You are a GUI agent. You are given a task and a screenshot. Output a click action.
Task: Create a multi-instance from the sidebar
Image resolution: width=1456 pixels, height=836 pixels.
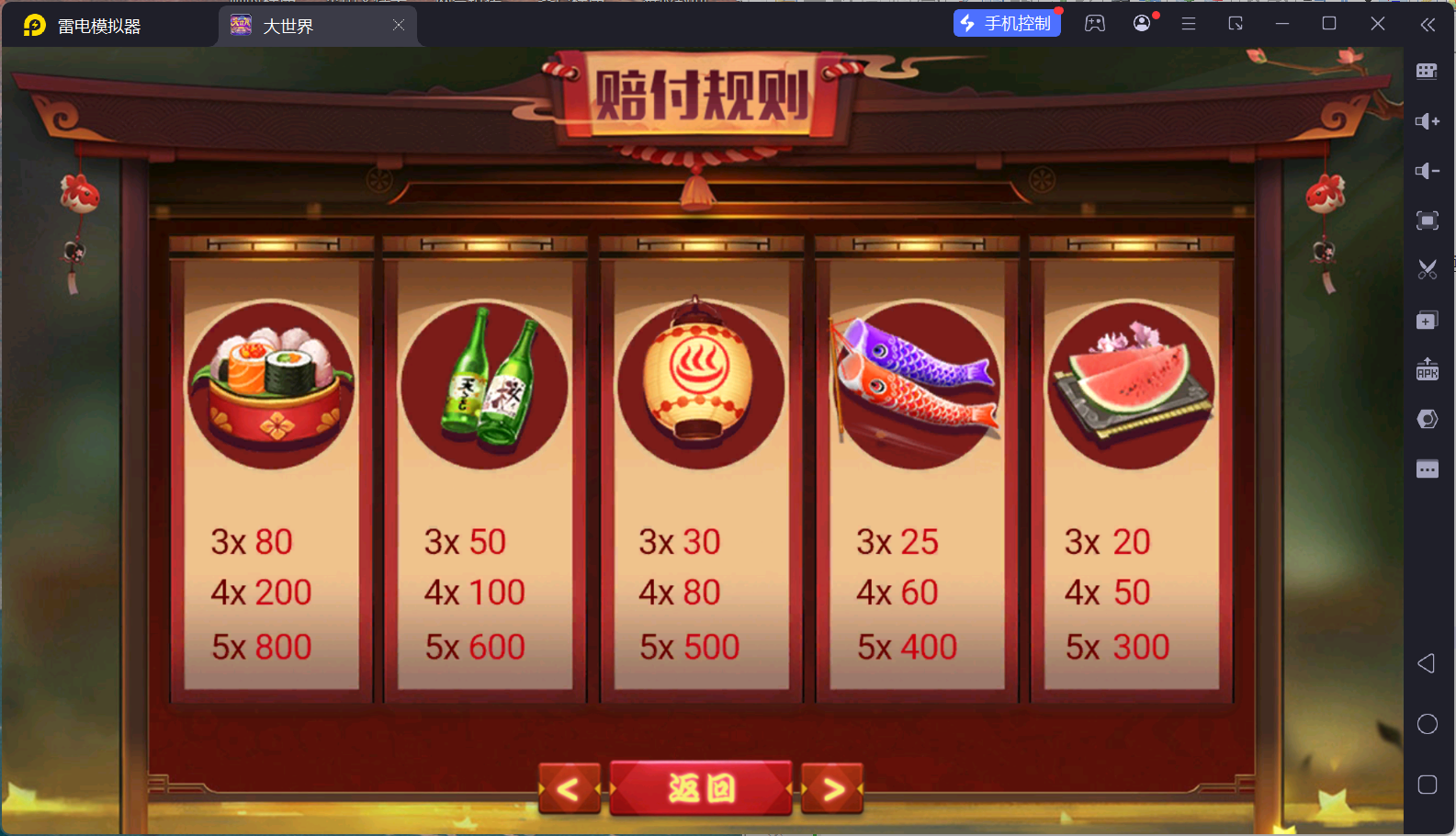pos(1428,320)
